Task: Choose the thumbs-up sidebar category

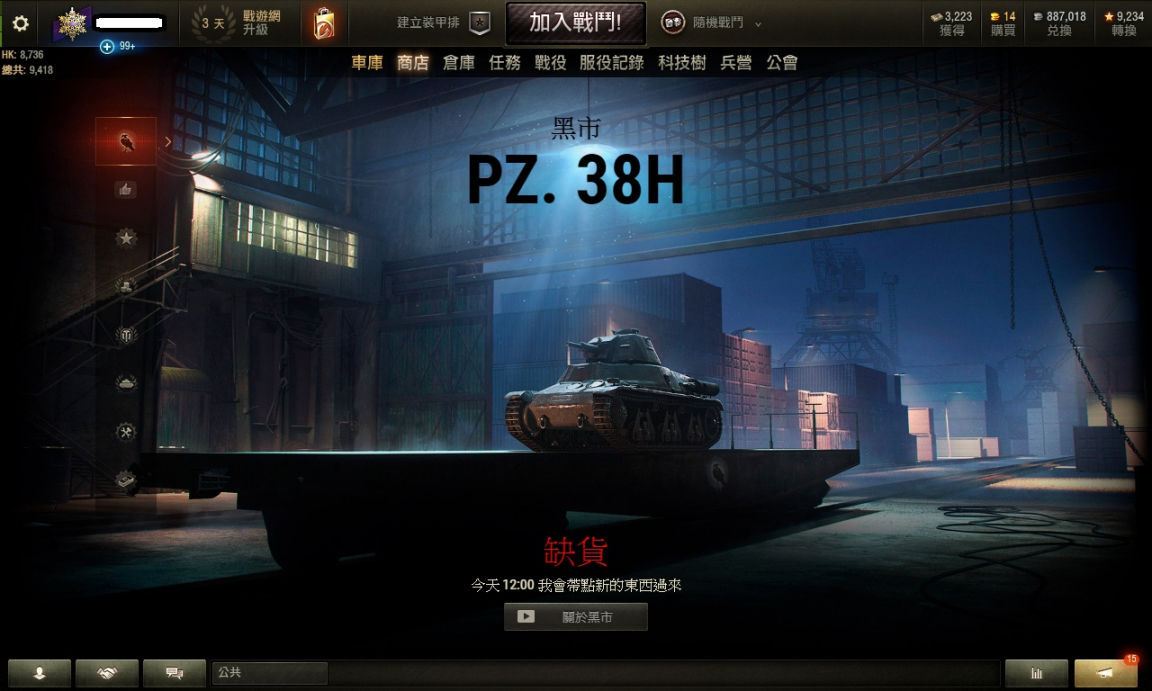Action: pos(126,189)
